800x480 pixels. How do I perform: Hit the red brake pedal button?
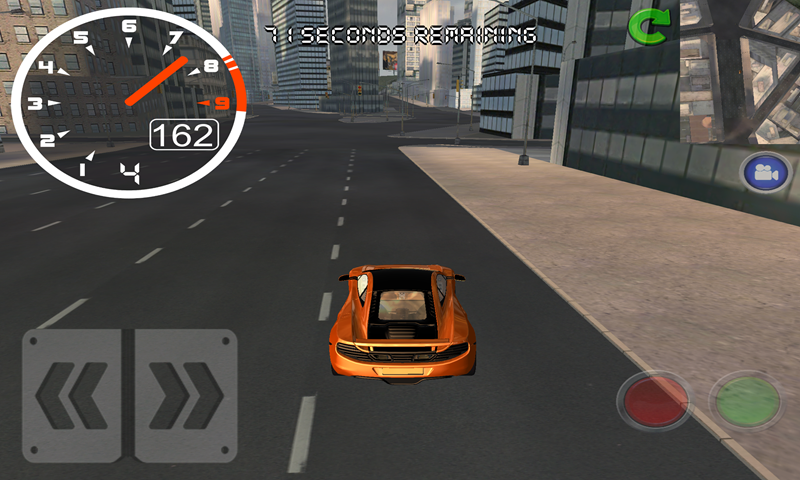[x=653, y=402]
